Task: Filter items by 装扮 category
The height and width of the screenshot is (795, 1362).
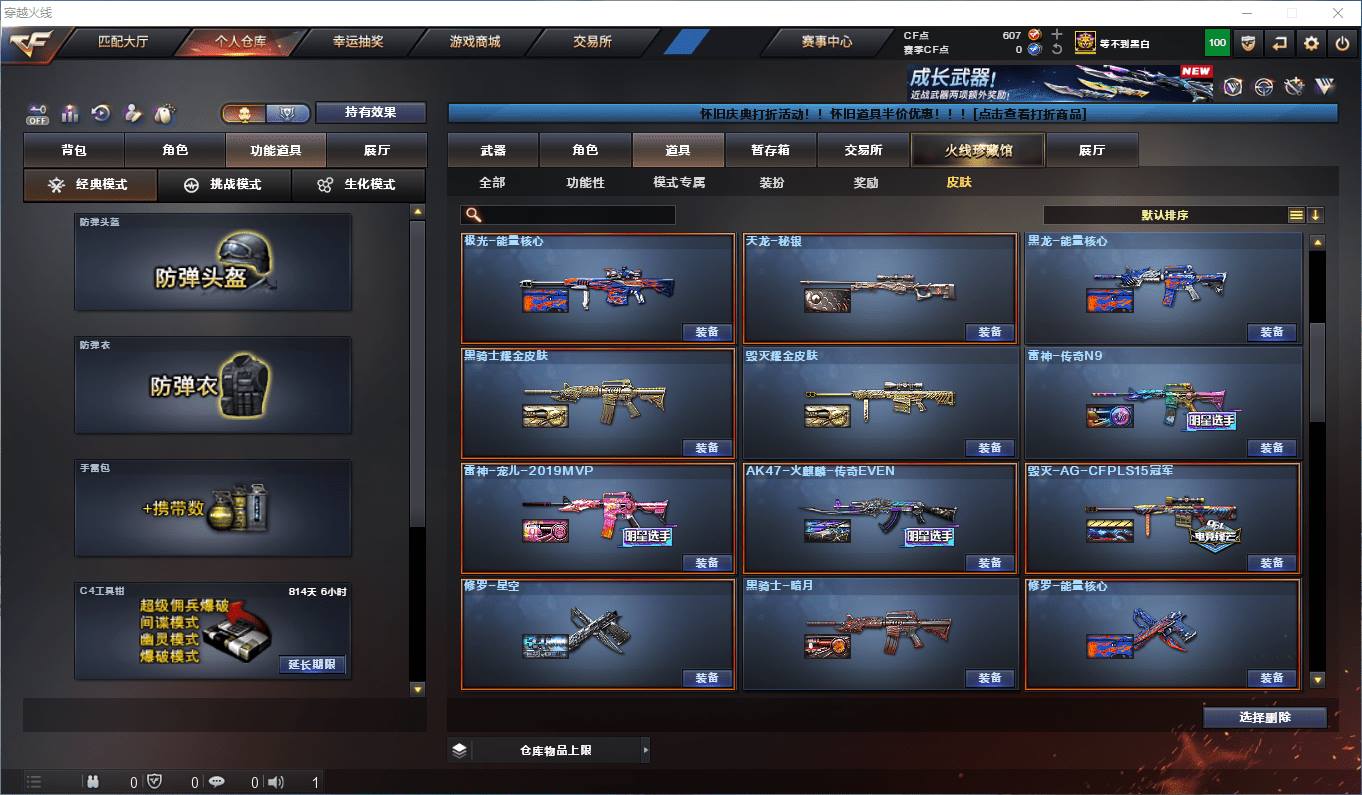Action: 771,183
